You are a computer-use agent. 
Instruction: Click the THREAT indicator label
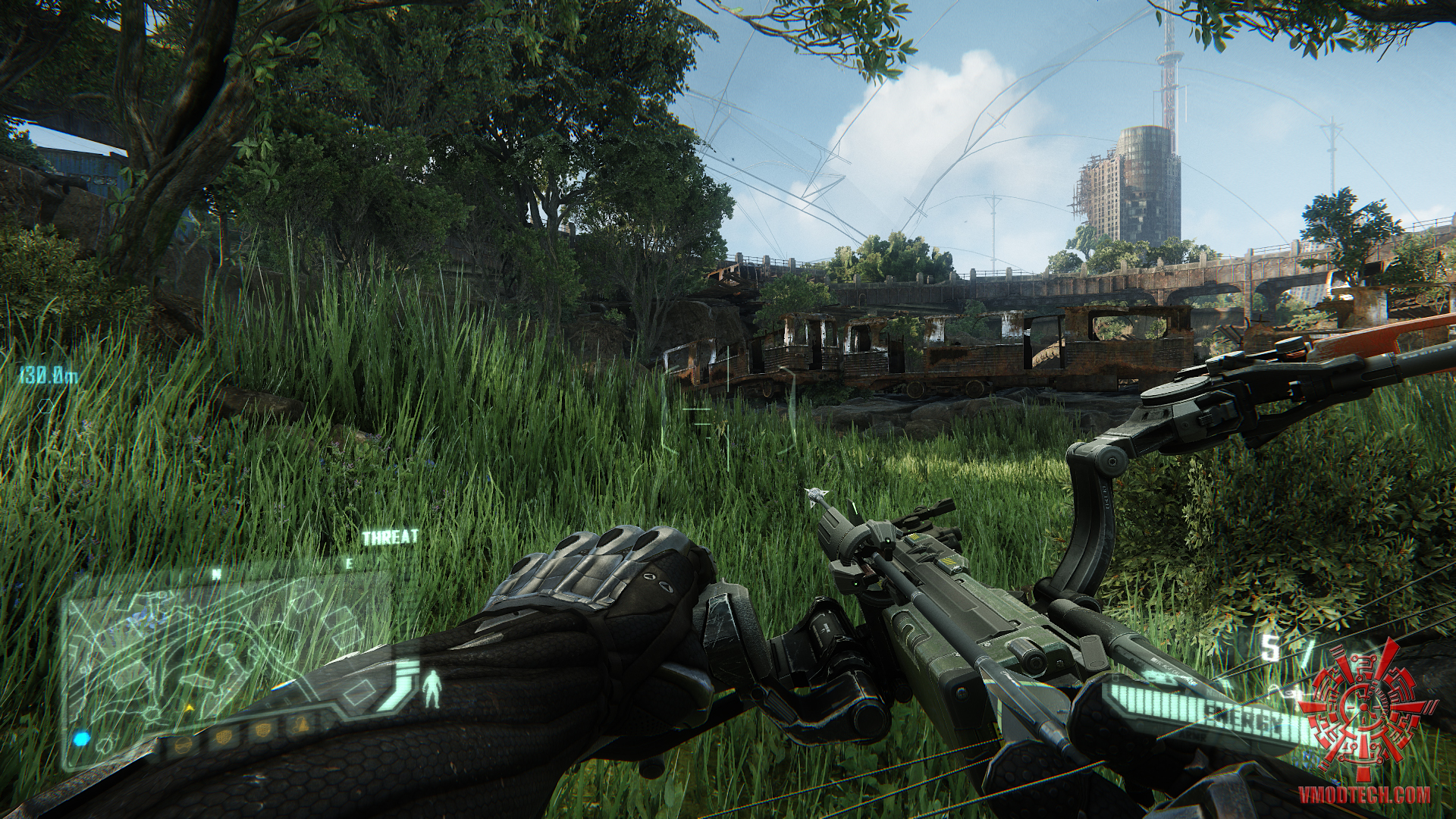pos(391,538)
